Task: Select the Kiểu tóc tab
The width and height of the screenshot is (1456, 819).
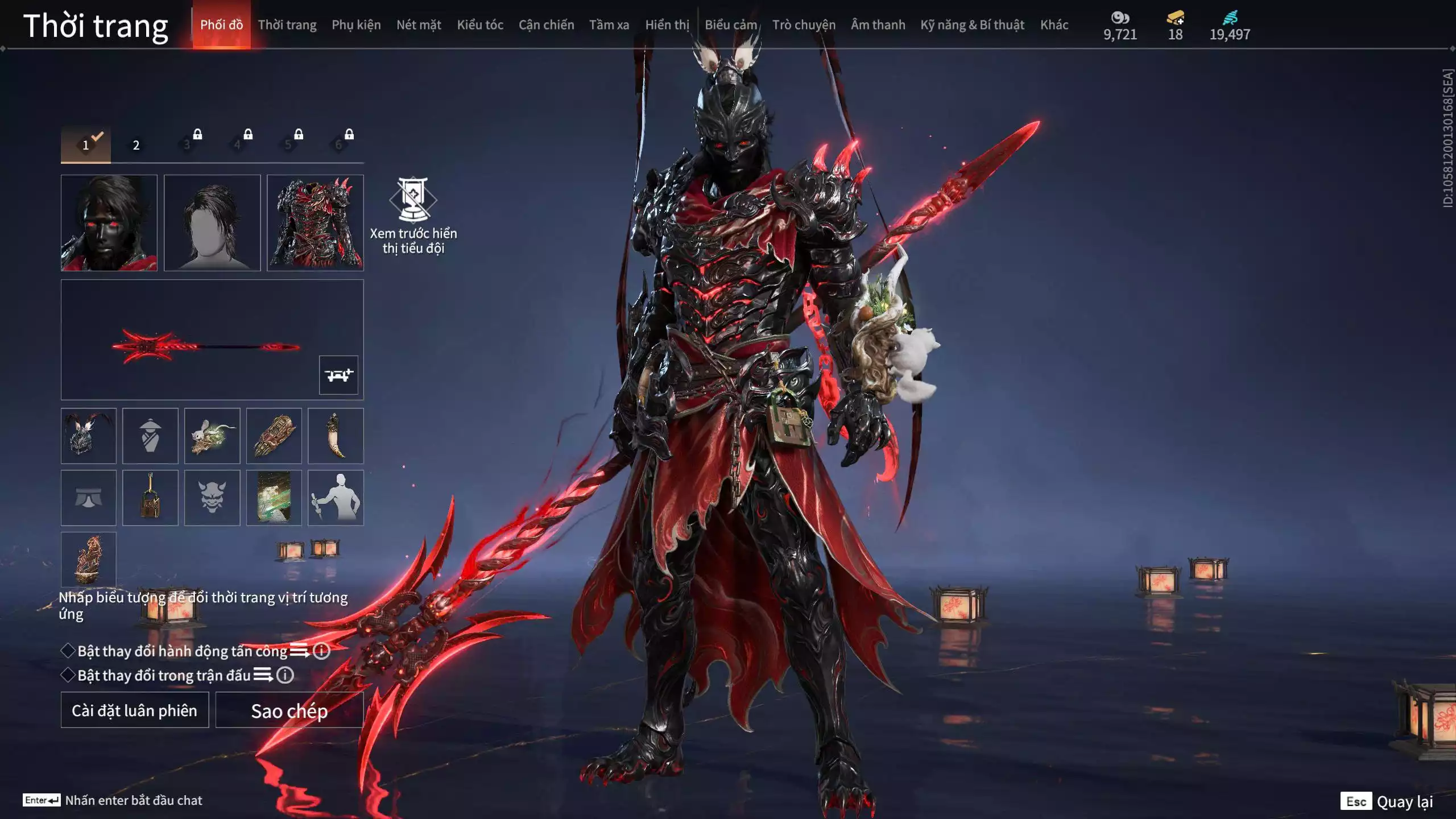Action: (480, 25)
